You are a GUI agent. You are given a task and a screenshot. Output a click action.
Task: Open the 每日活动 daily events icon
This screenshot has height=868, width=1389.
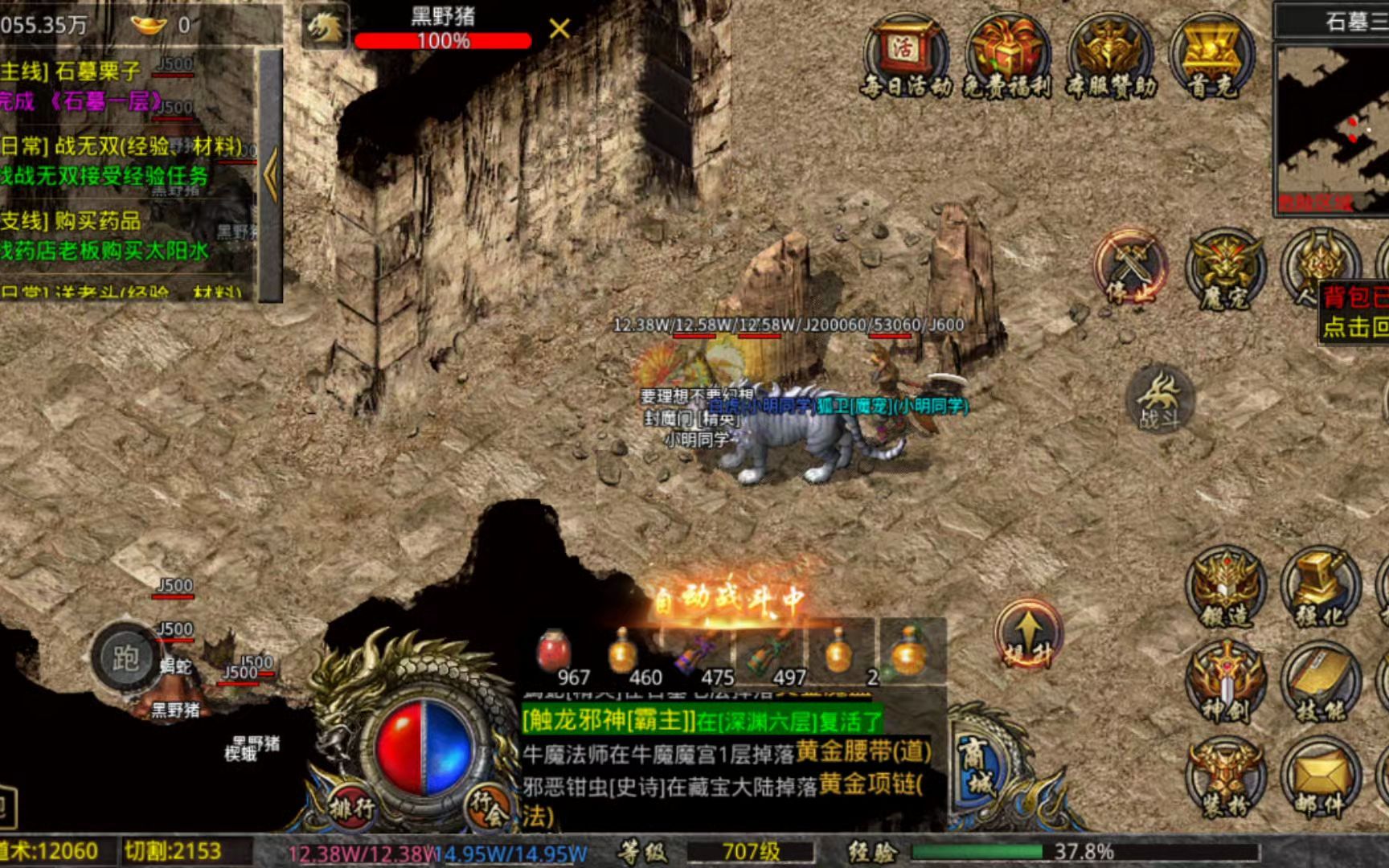click(x=905, y=56)
